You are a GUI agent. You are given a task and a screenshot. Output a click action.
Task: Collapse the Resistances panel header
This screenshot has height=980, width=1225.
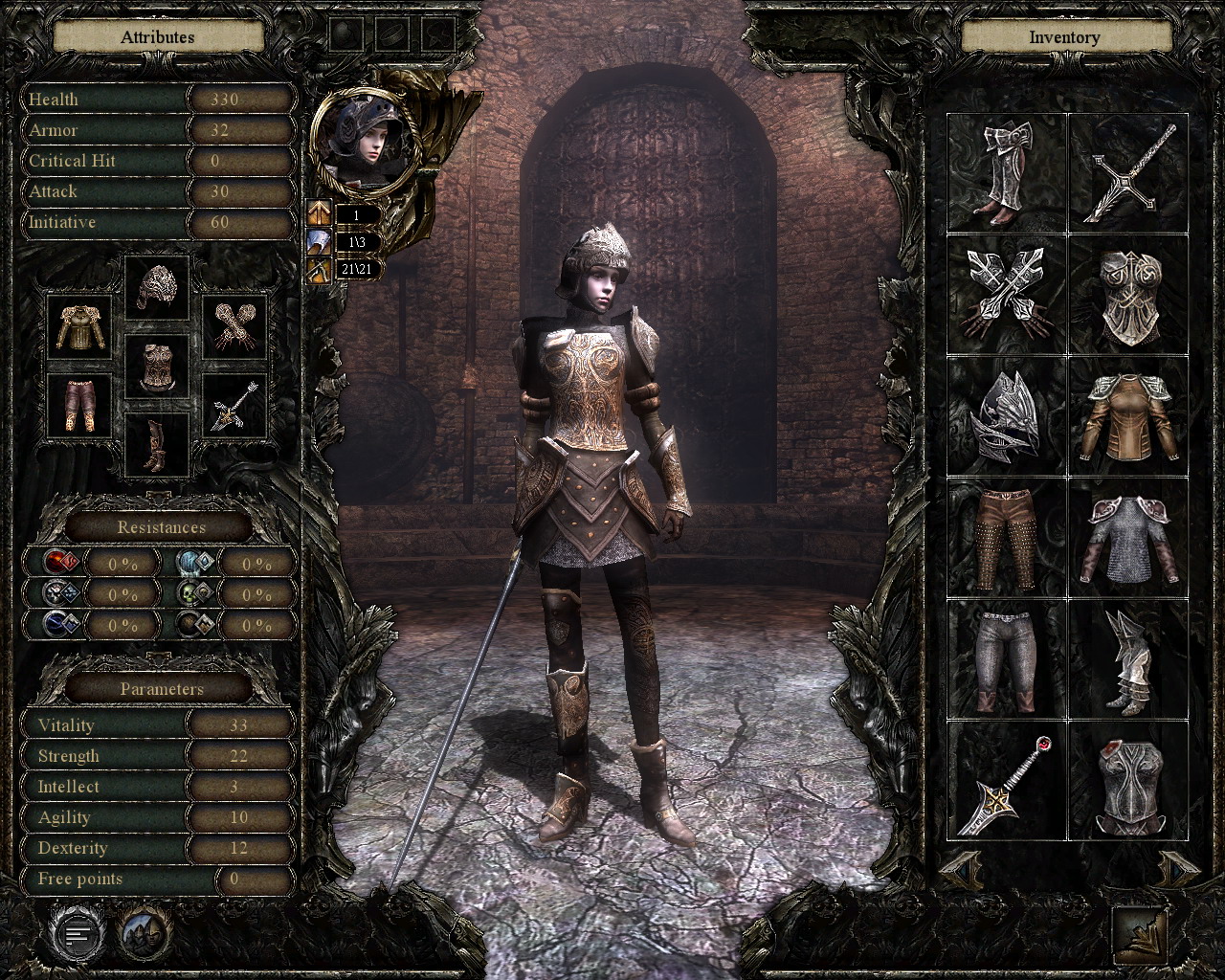(161, 527)
